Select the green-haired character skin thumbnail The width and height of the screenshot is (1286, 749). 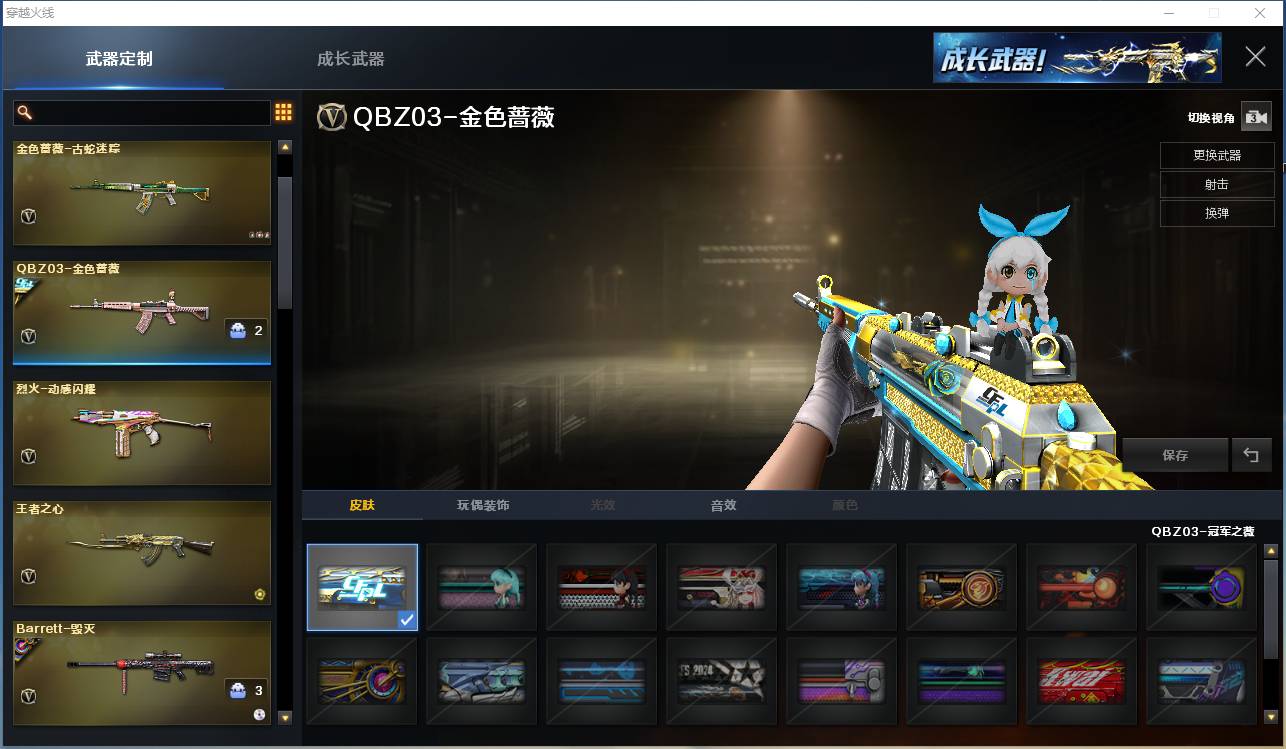(x=481, y=587)
